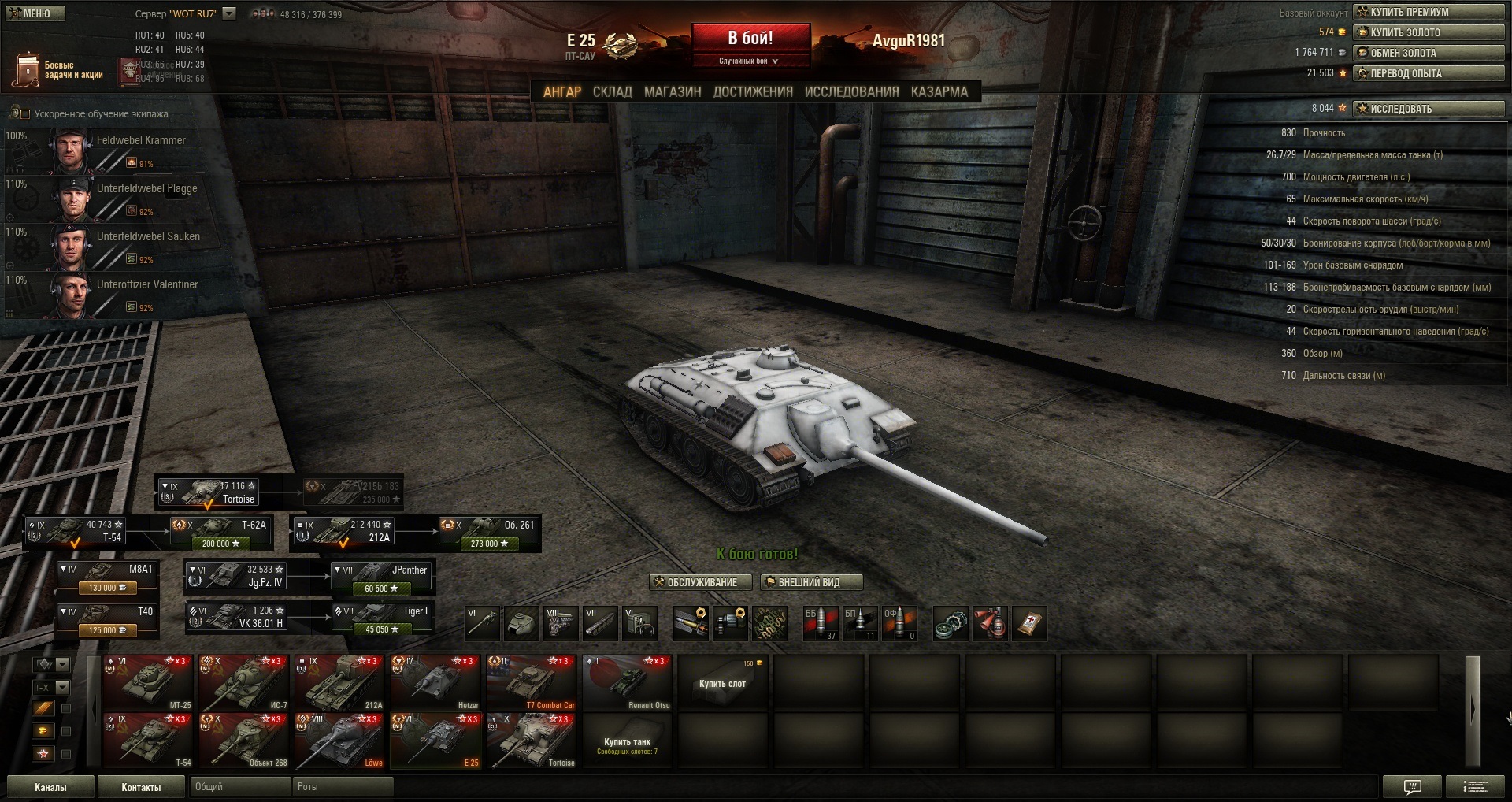Switch to the СКЛАД tab

[x=612, y=91]
